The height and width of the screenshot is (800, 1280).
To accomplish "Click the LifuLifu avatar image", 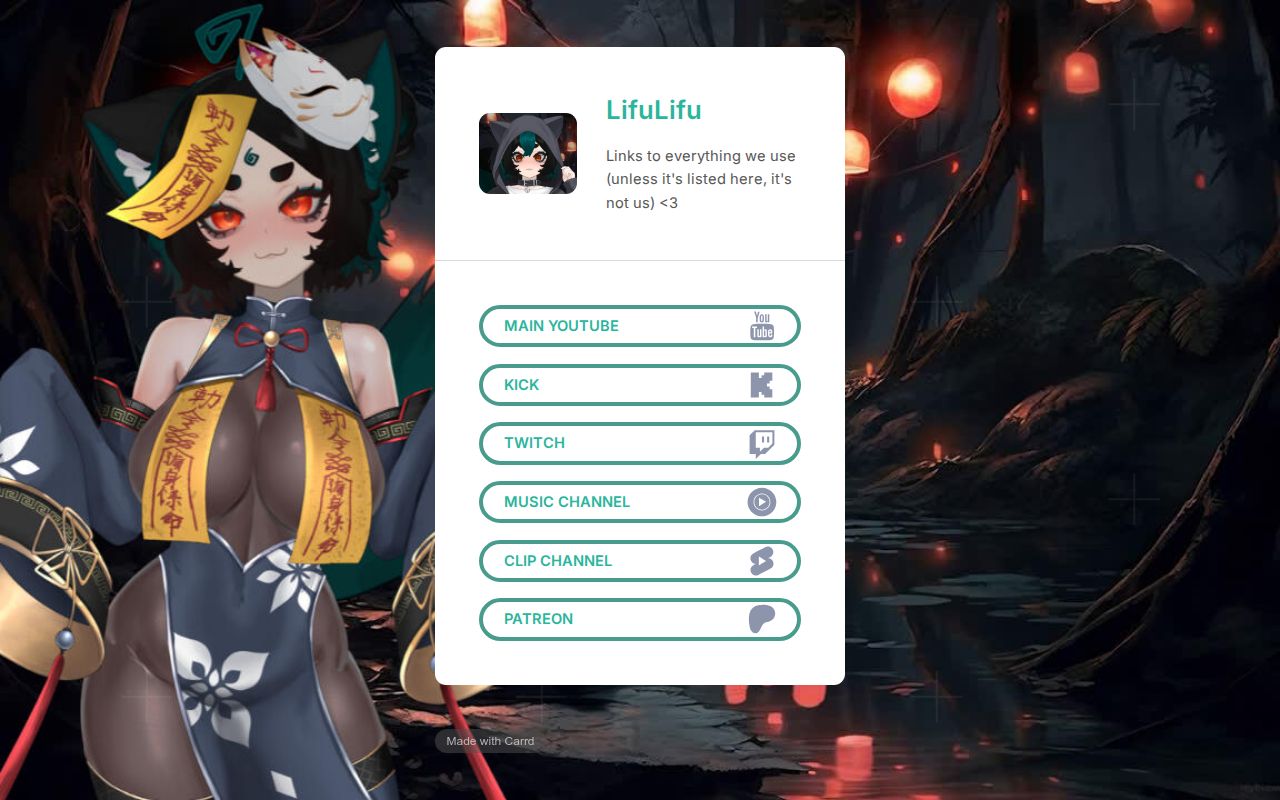I will (528, 153).
